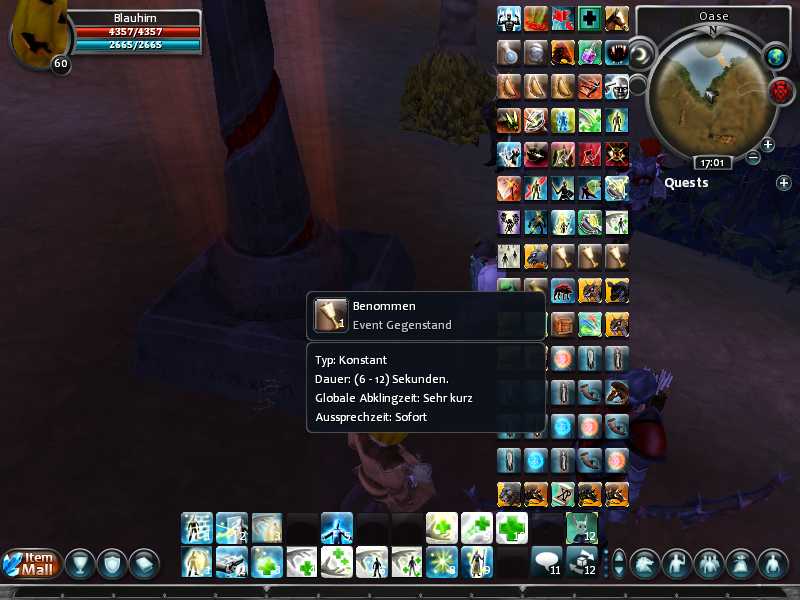
Task: Select the purple potion flask icon
Action: click(x=590, y=52)
